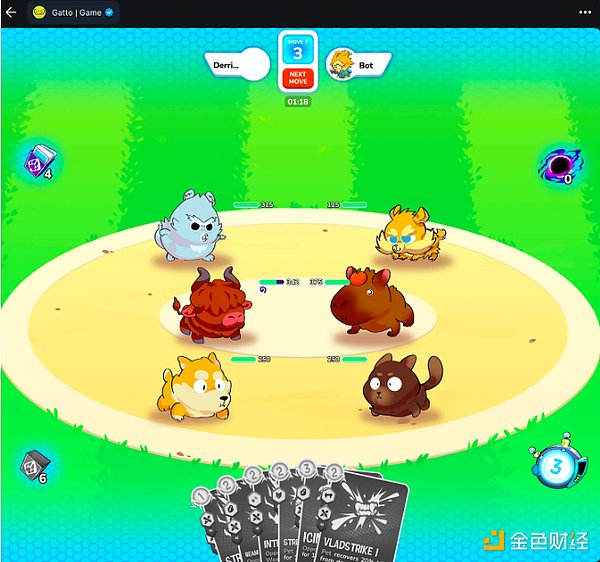The width and height of the screenshot is (600, 562).
Task: View the Bot opponent profile badge
Action: pyautogui.click(x=359, y=65)
